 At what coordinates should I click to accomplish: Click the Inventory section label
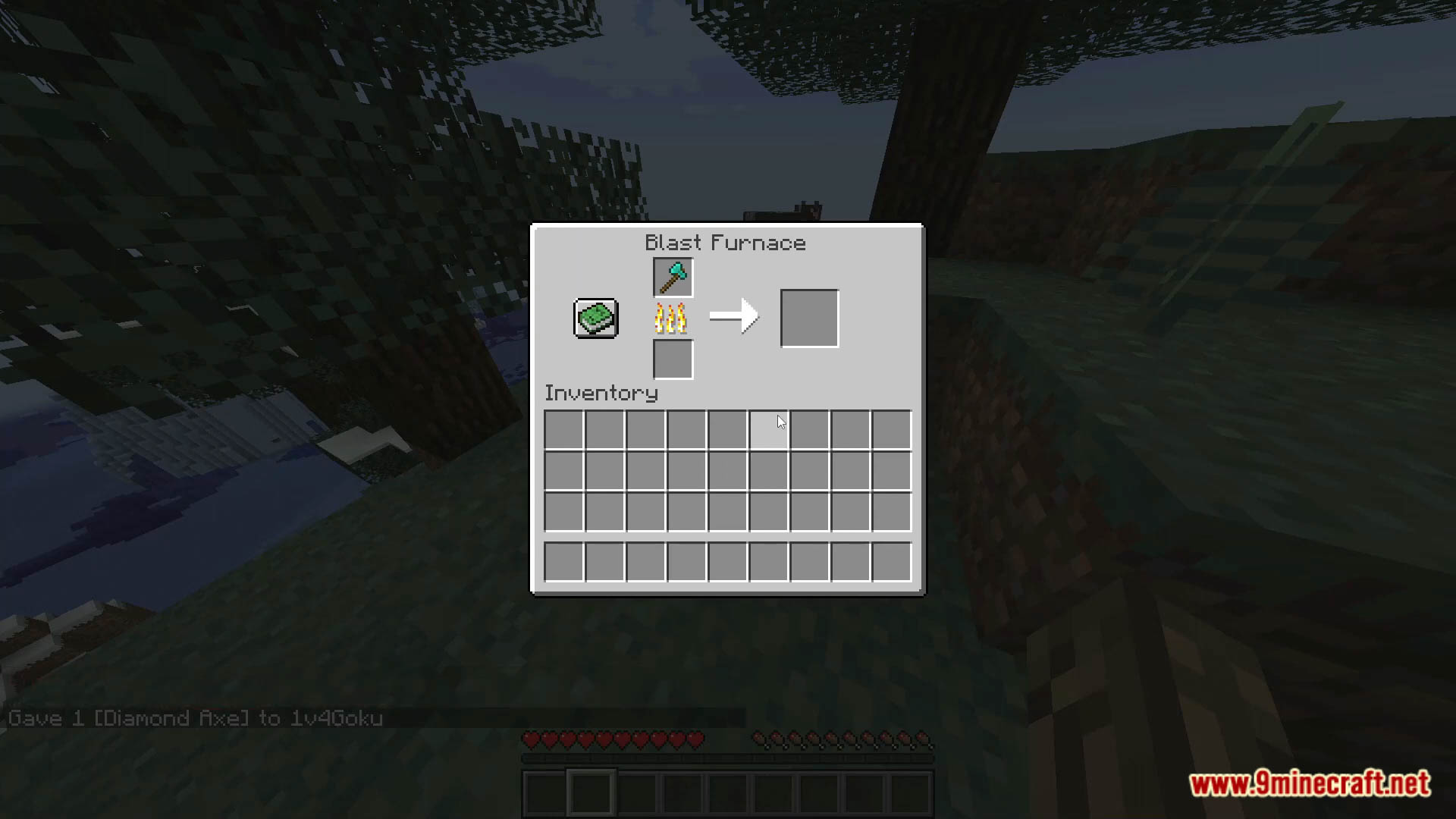coord(601,393)
